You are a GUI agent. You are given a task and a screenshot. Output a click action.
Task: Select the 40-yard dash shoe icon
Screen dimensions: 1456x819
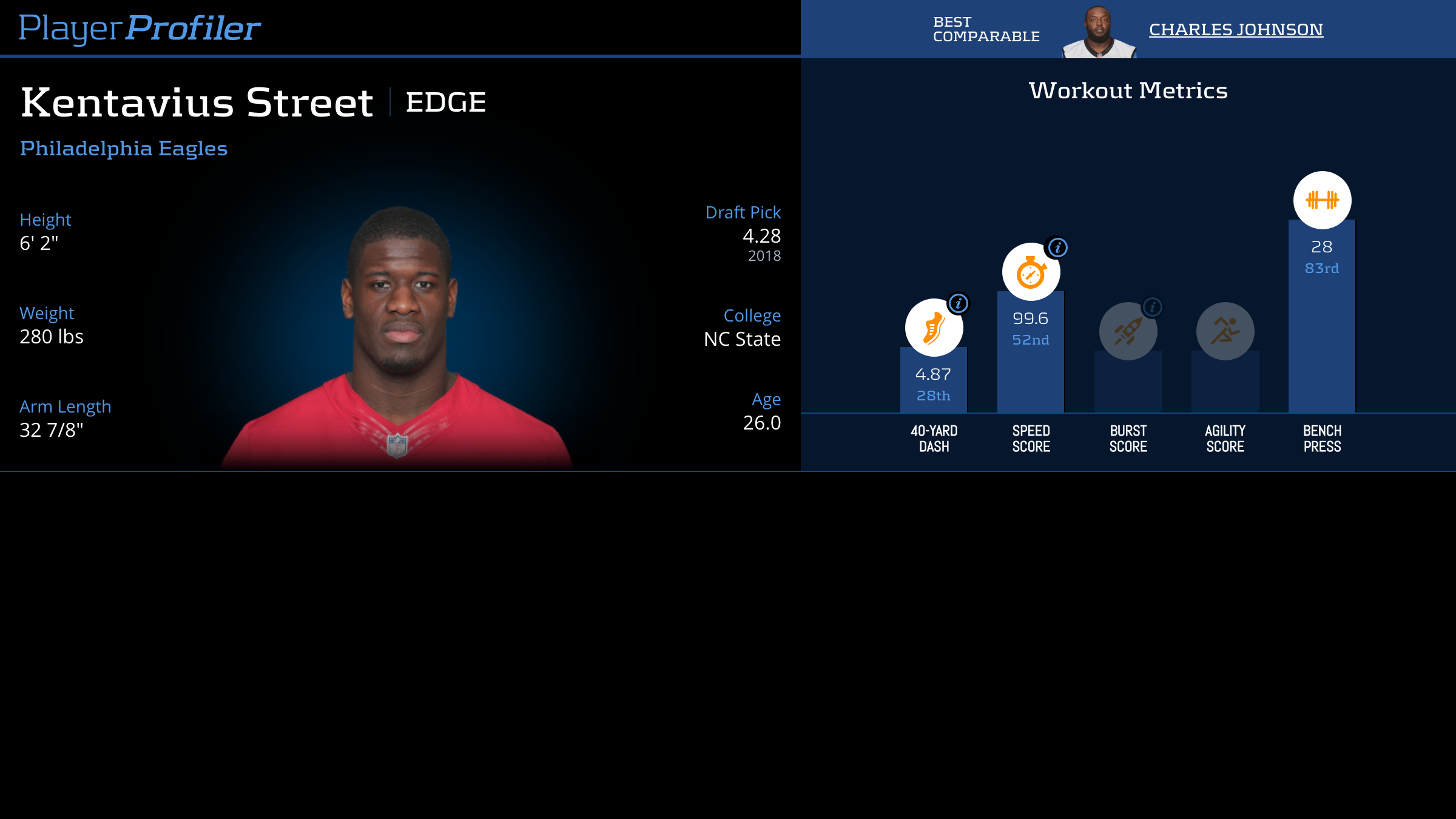pyautogui.click(x=934, y=328)
